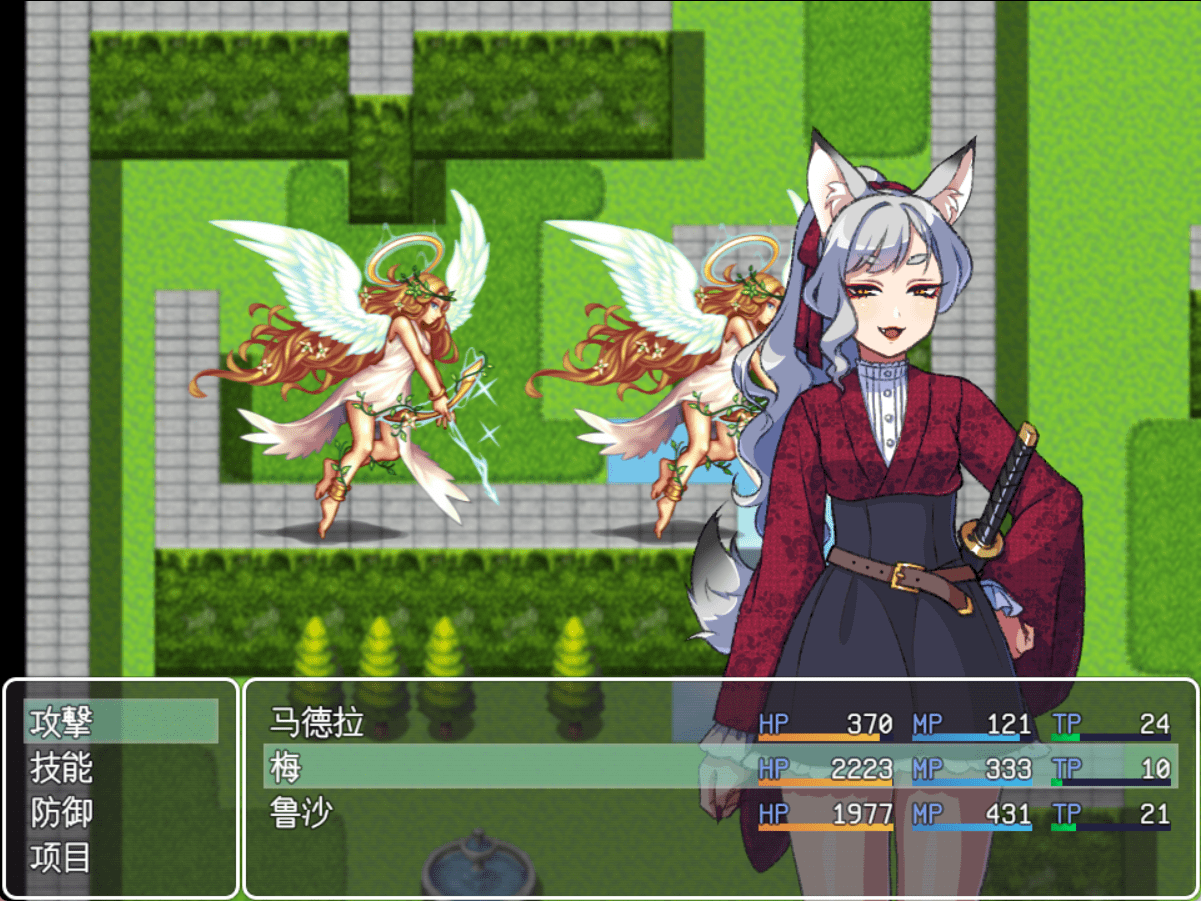
Task: Open the 技能 skills command
Action: click(x=120, y=767)
